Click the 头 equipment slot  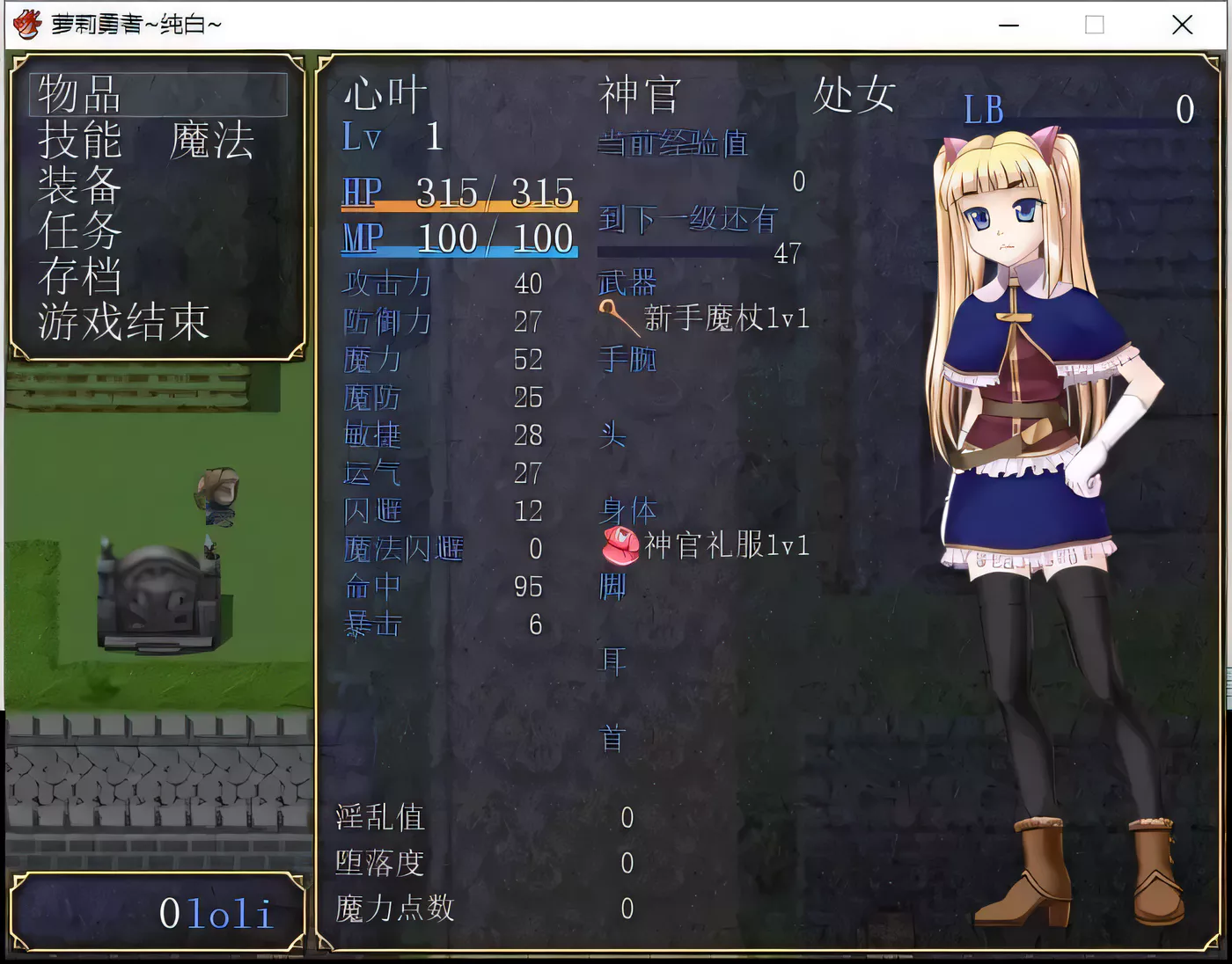(x=613, y=437)
